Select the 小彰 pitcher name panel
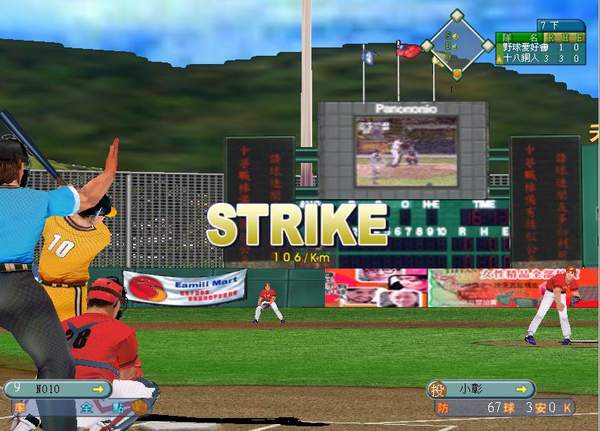The height and width of the screenshot is (431, 600). point(487,389)
